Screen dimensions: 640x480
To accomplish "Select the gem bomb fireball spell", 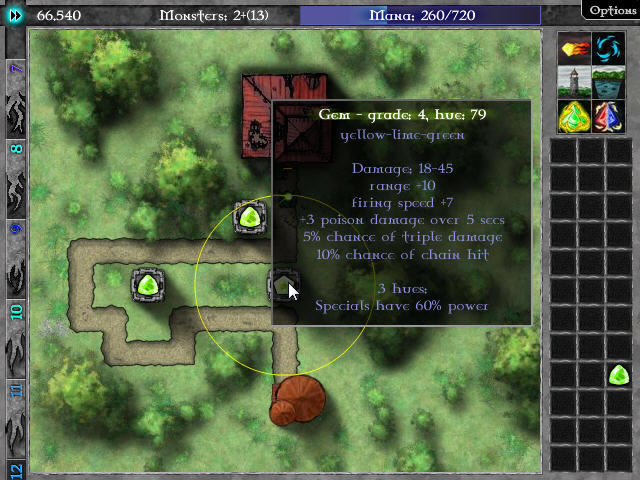I will 573,48.
